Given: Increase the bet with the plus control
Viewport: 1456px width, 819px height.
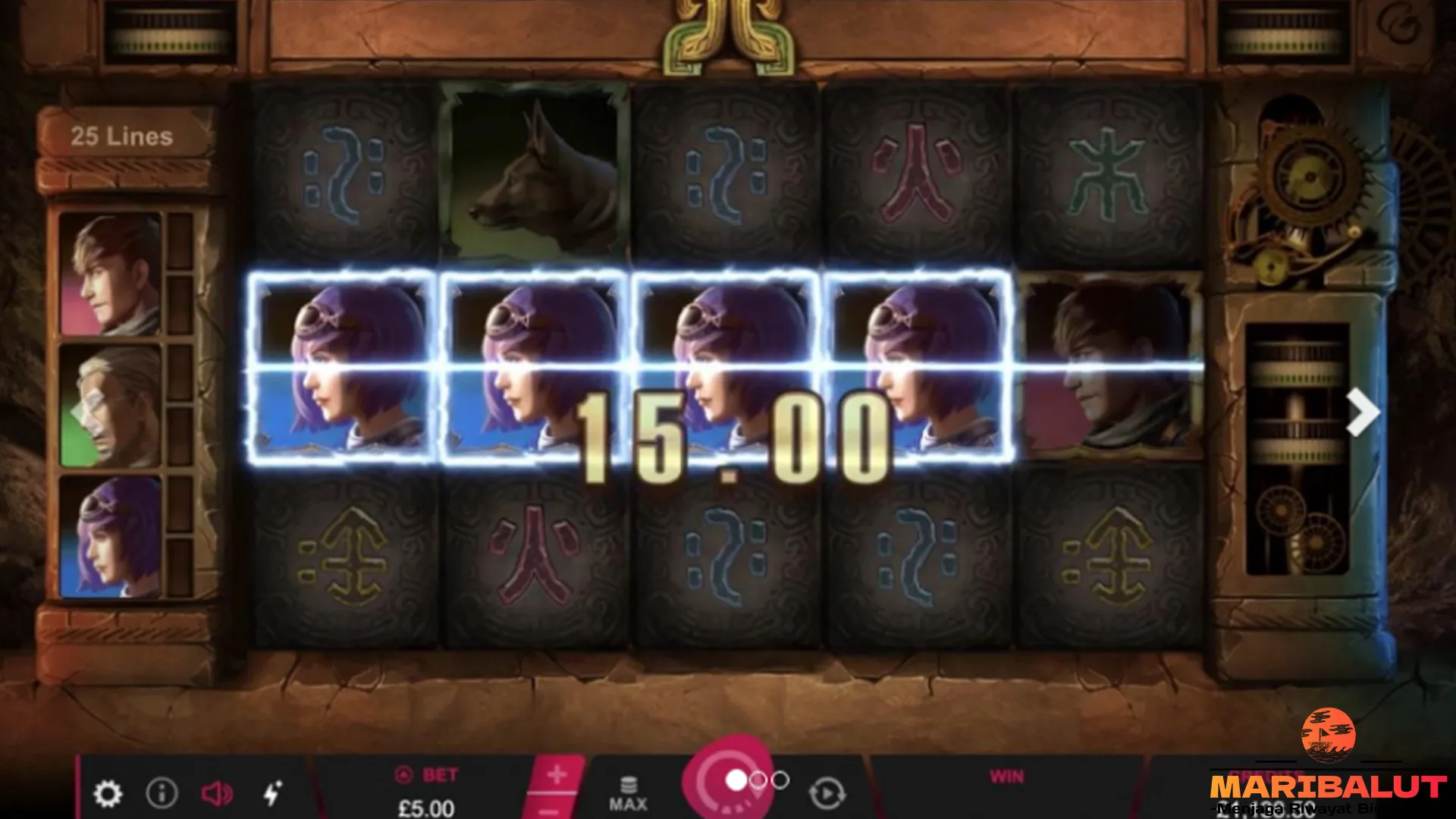Looking at the screenshot, I should point(558,775).
